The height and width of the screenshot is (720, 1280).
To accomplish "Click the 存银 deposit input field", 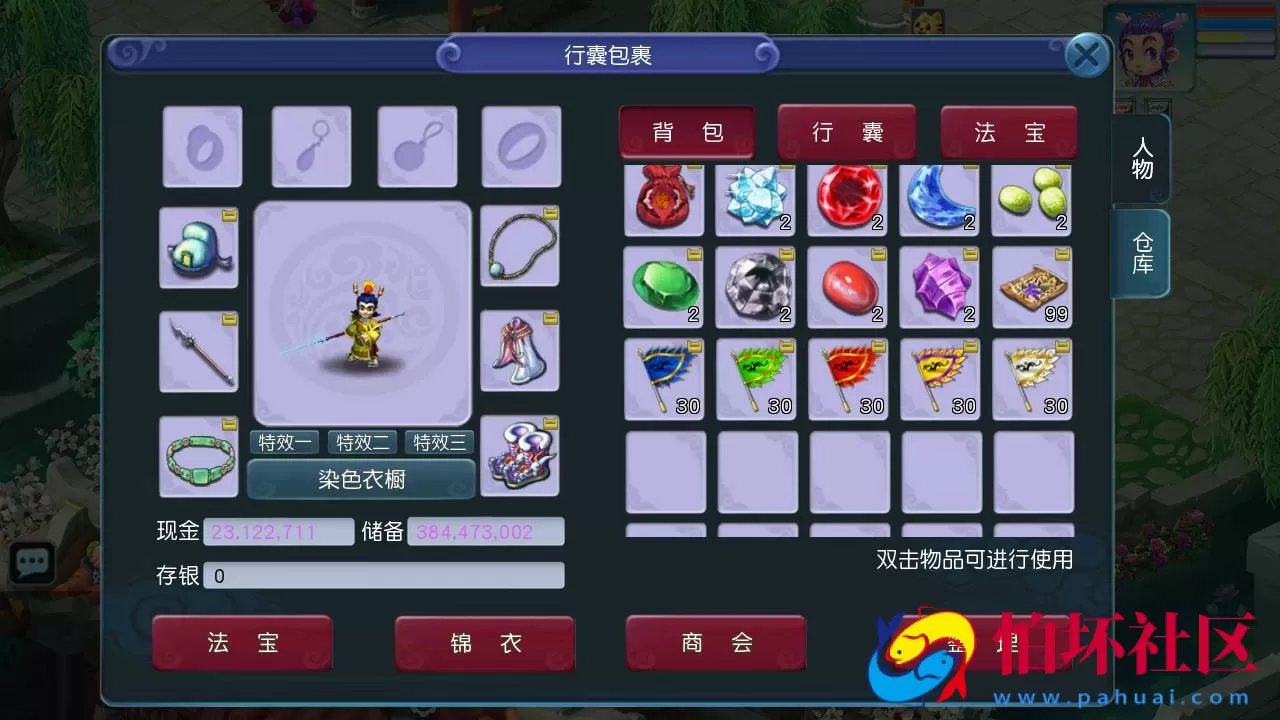I will tap(385, 575).
